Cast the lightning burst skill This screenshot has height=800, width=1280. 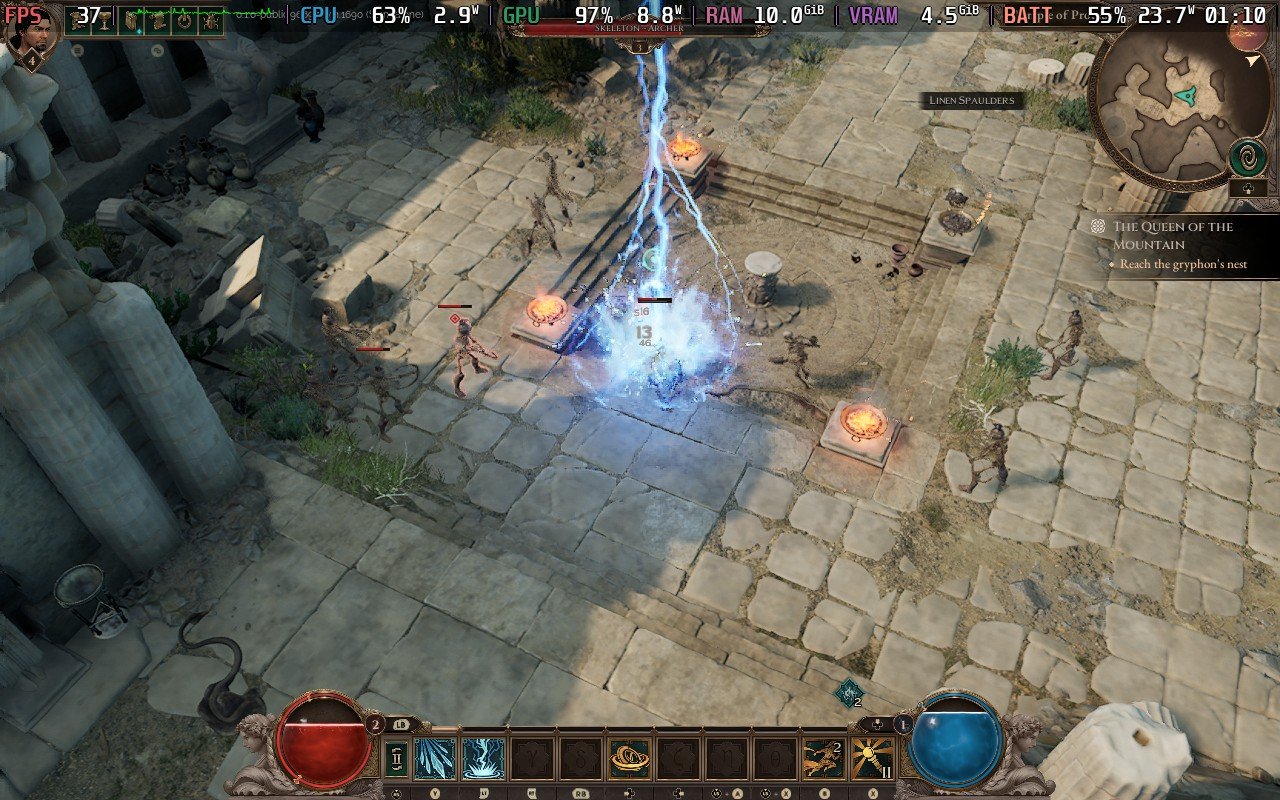coord(484,758)
